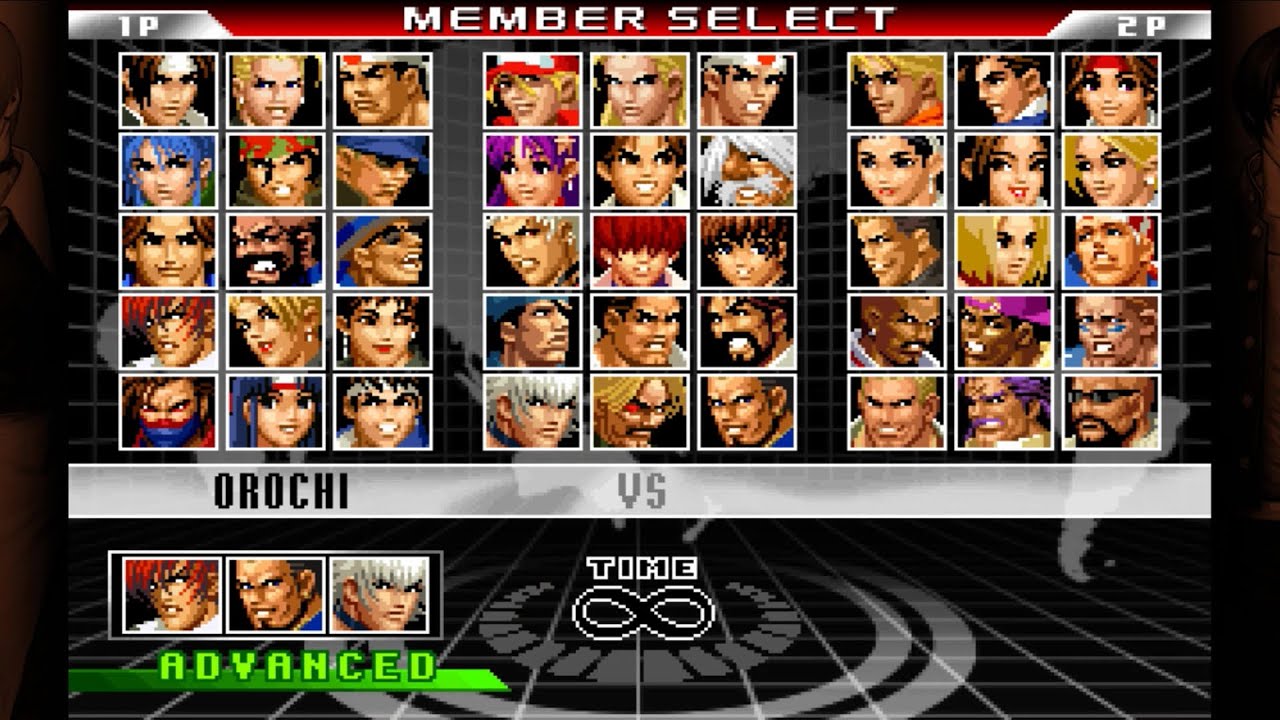
Task: Select Terry Bogard in the red cap
Action: 532,90
